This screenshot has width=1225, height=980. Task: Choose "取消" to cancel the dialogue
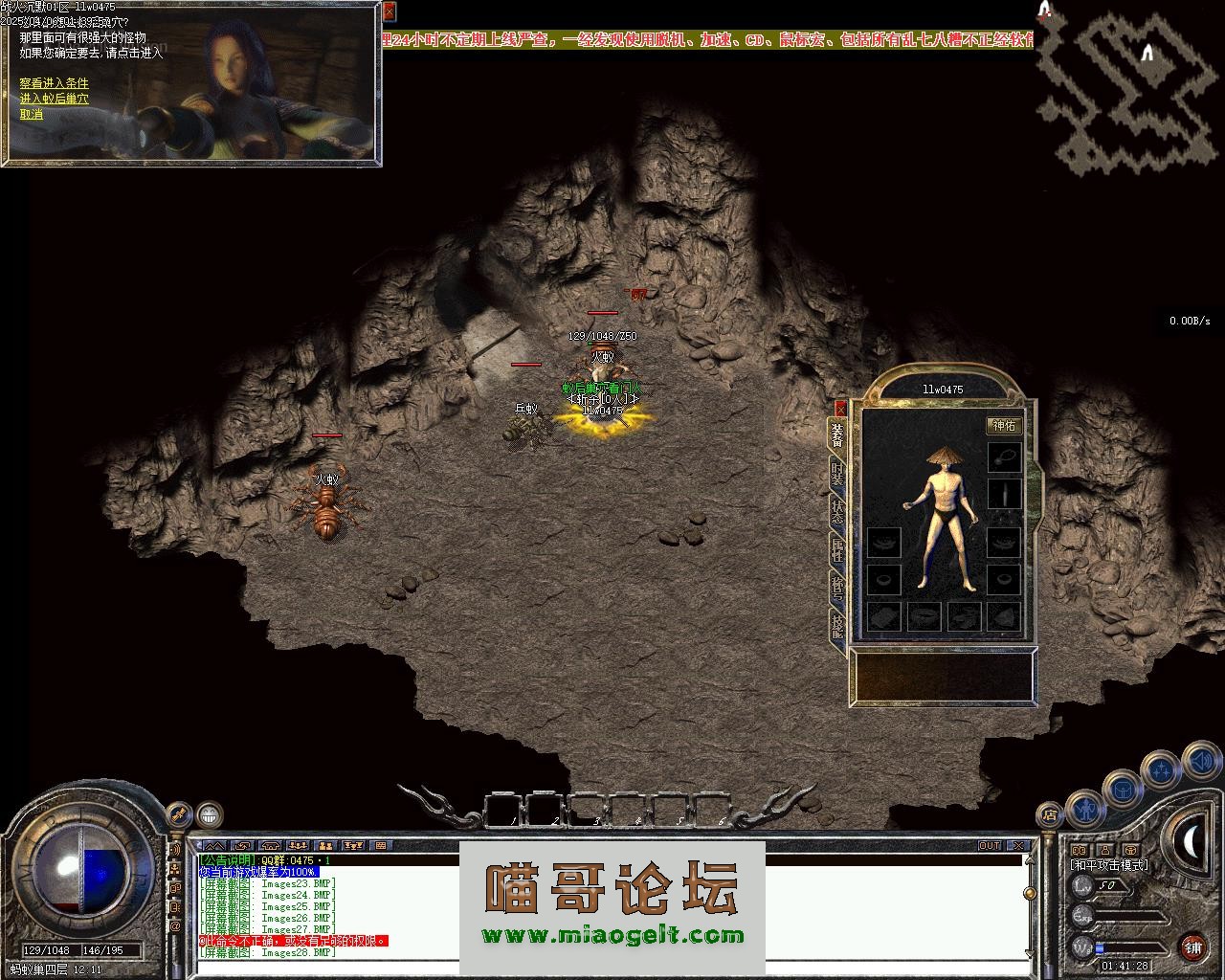click(32, 114)
